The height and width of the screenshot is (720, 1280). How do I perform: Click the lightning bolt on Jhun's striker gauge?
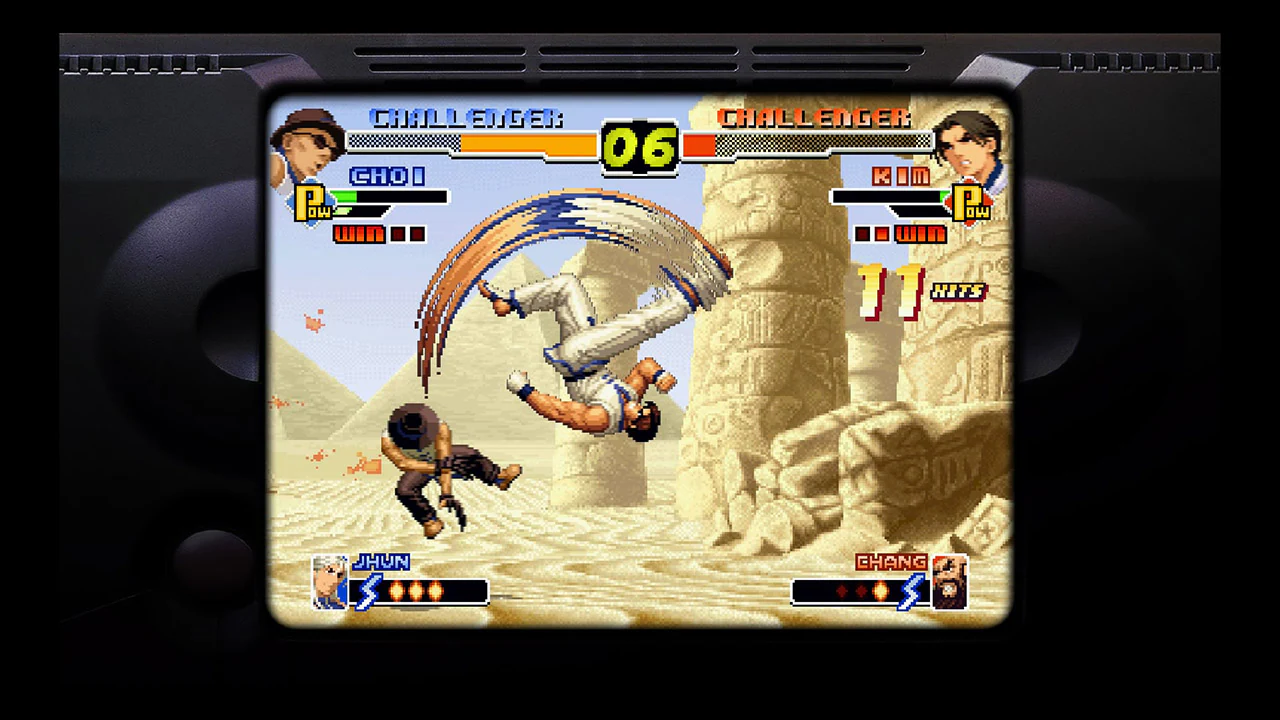[x=366, y=592]
